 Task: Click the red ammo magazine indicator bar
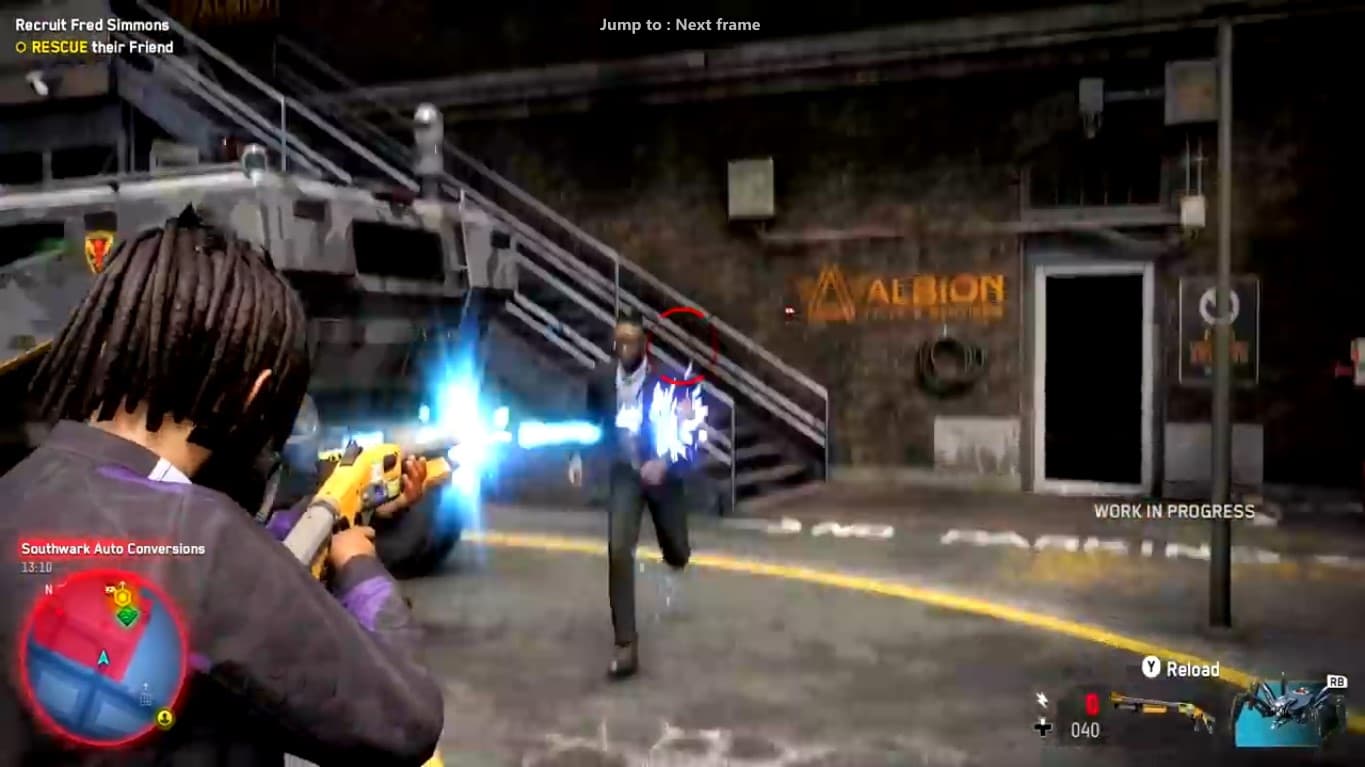(1091, 704)
